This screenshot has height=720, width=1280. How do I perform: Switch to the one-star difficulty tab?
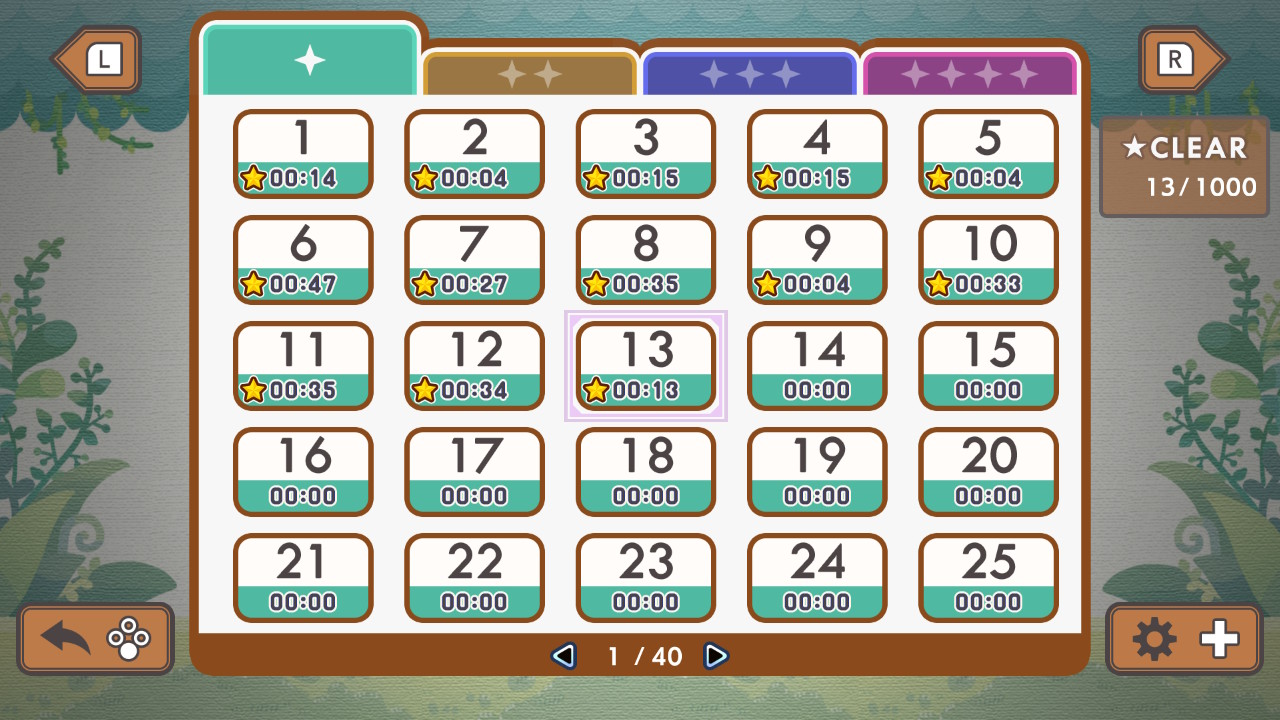[x=309, y=60]
